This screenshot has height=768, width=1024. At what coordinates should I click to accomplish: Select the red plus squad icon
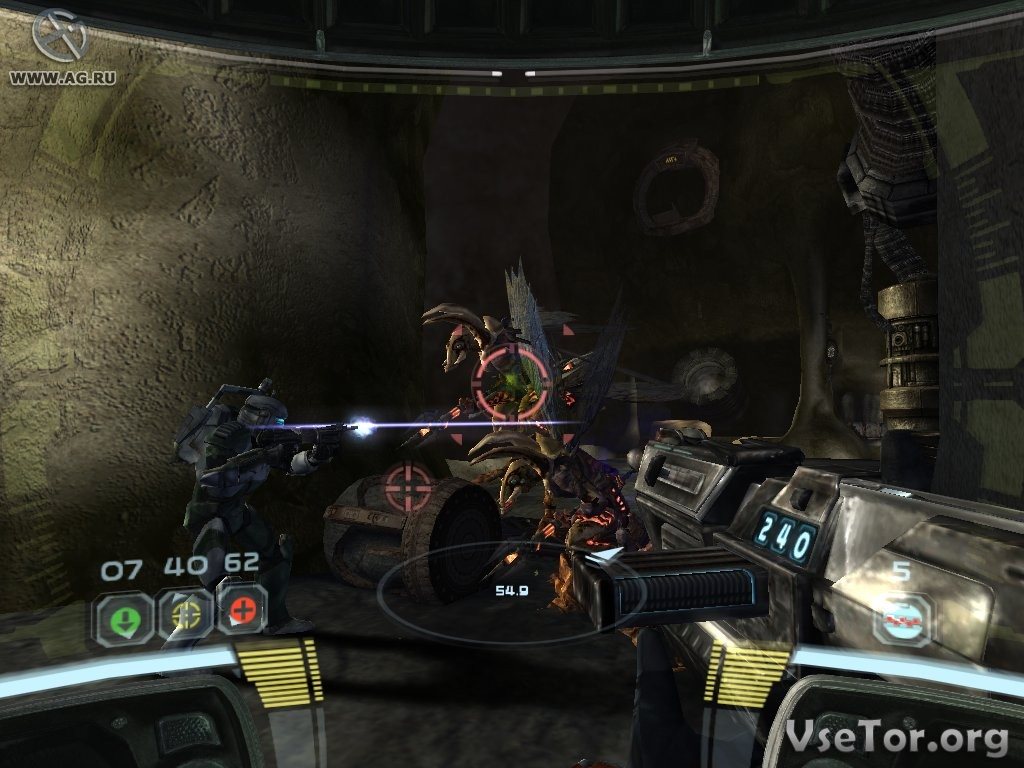pyautogui.click(x=242, y=610)
